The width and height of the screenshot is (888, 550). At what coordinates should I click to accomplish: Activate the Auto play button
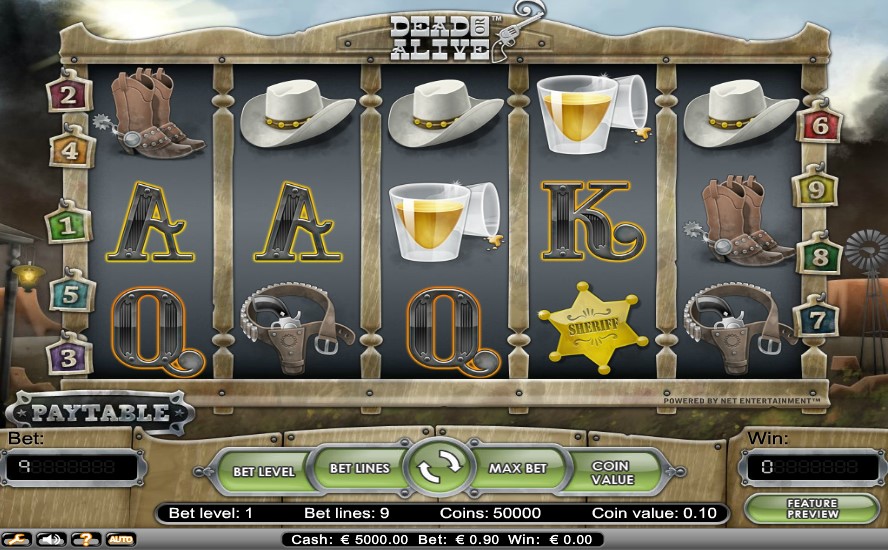click(x=120, y=539)
